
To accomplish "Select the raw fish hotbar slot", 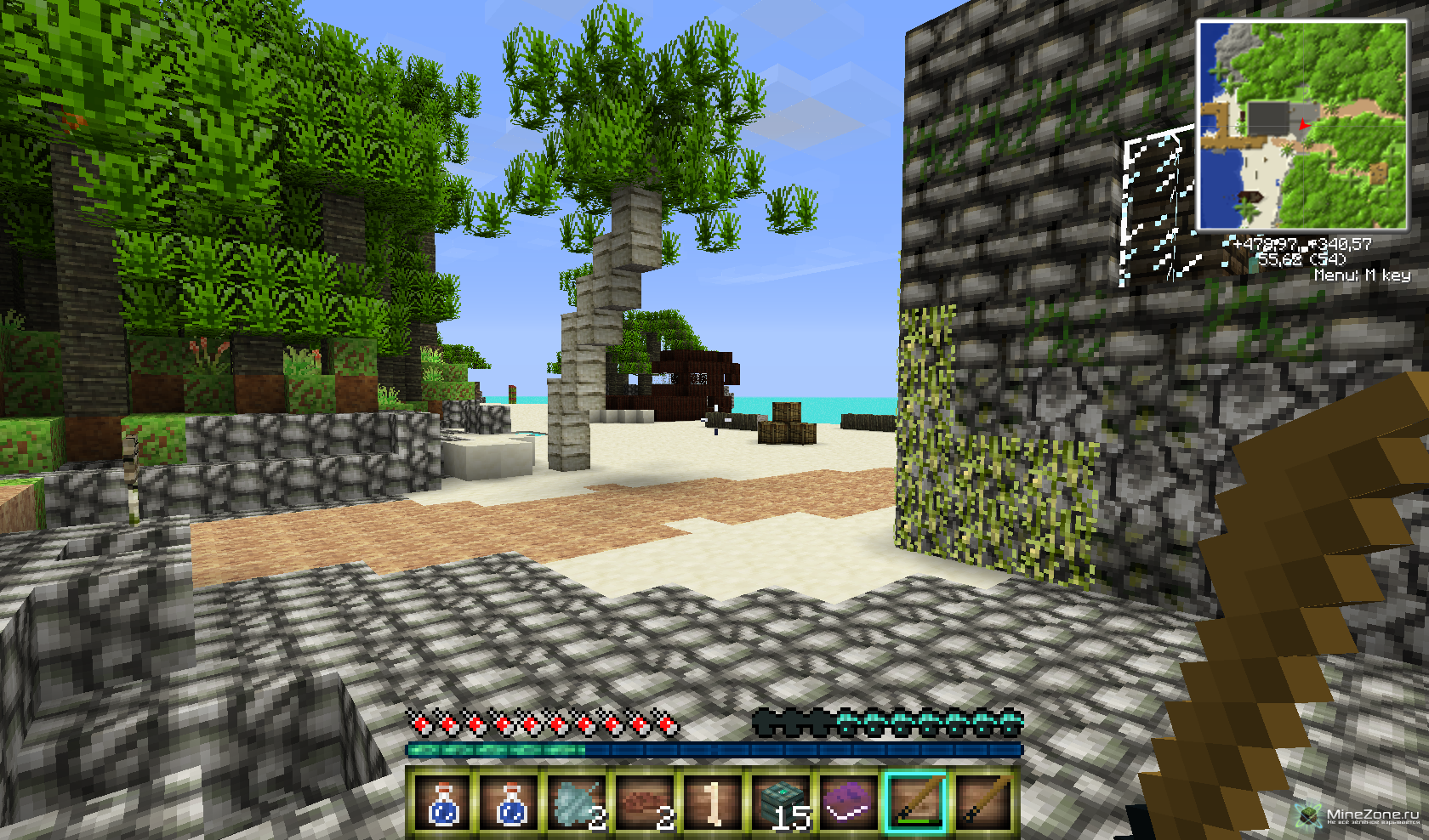I will [577, 803].
